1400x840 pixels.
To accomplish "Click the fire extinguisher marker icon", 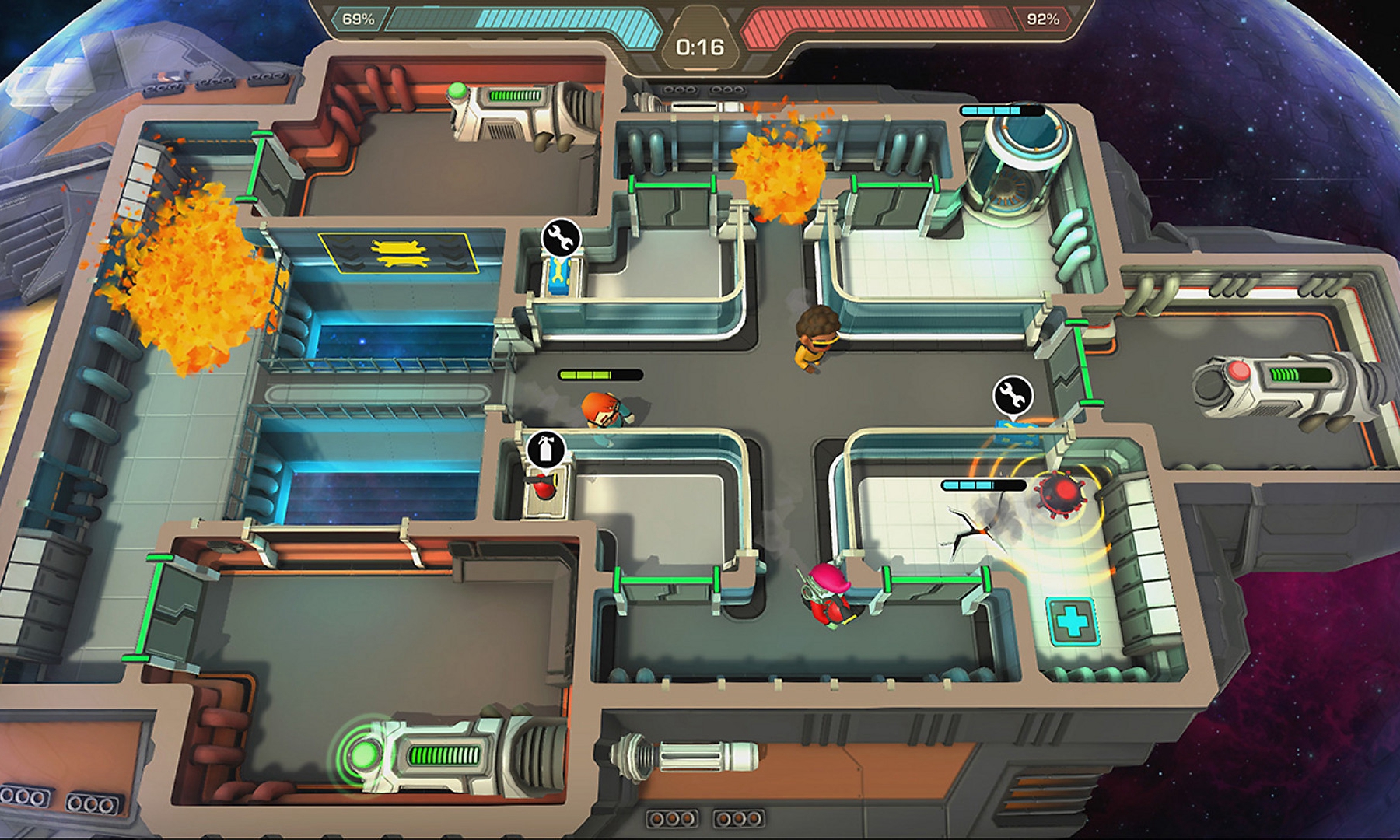I will (545, 450).
